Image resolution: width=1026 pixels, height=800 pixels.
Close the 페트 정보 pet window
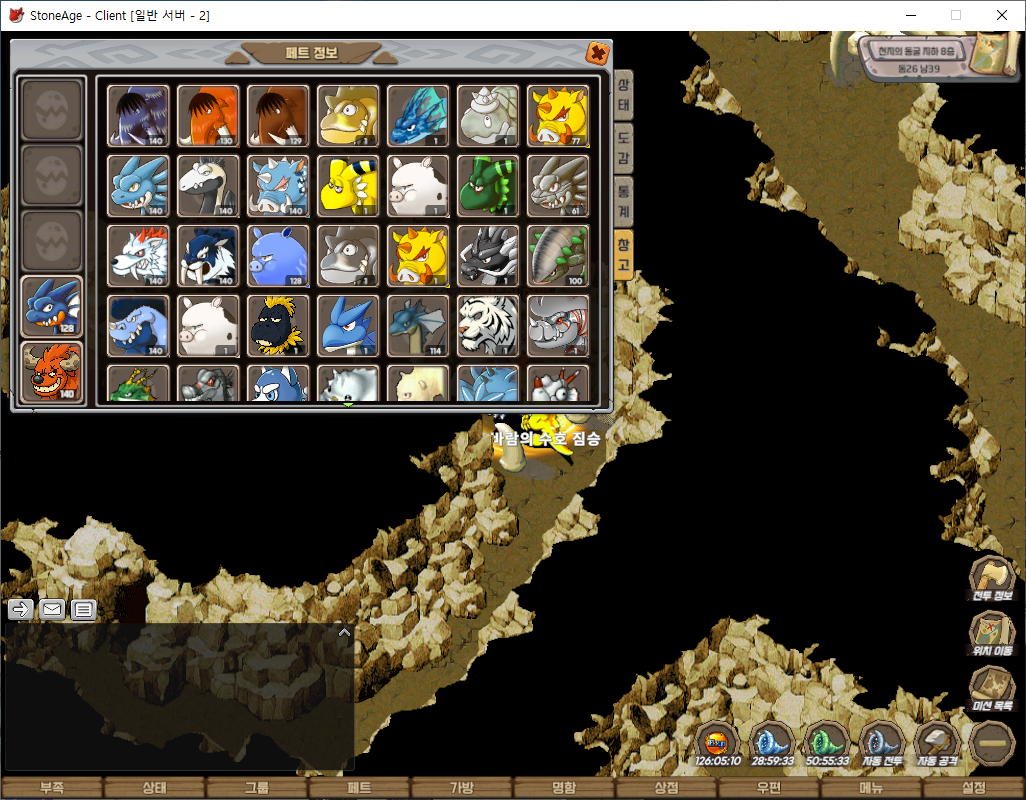tap(596, 54)
